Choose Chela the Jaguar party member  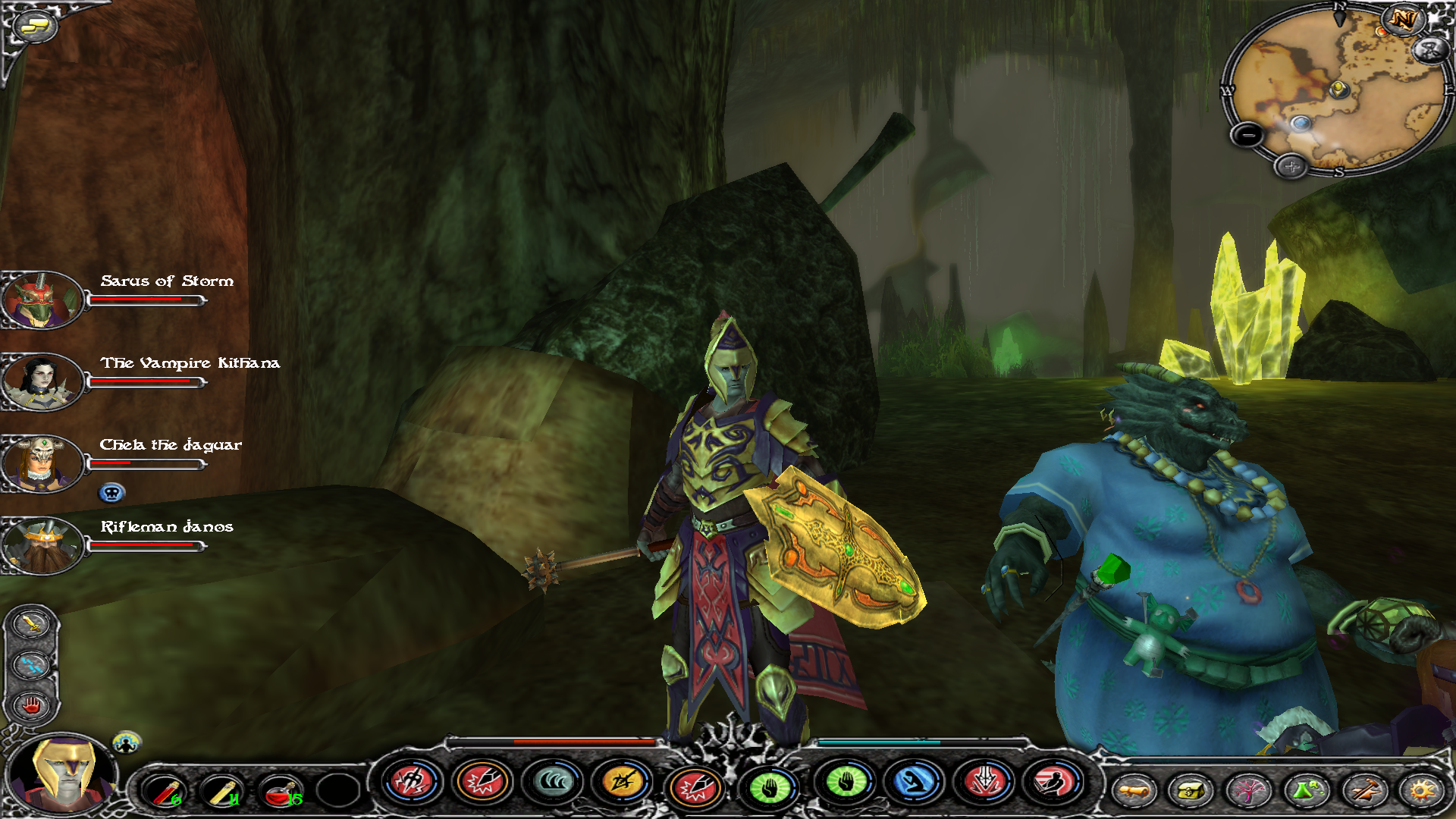[42, 464]
